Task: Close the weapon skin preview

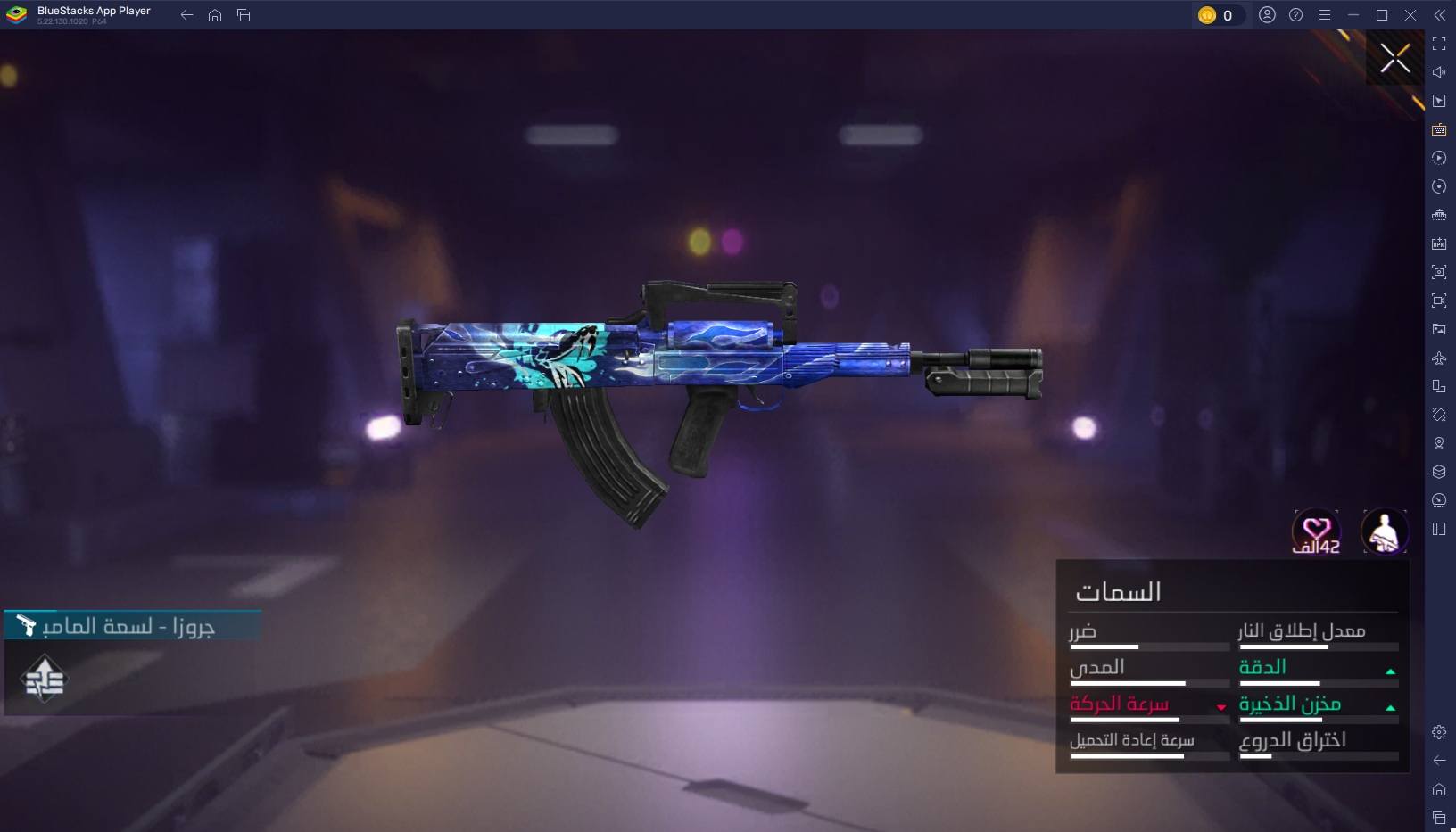Action: point(1395,59)
